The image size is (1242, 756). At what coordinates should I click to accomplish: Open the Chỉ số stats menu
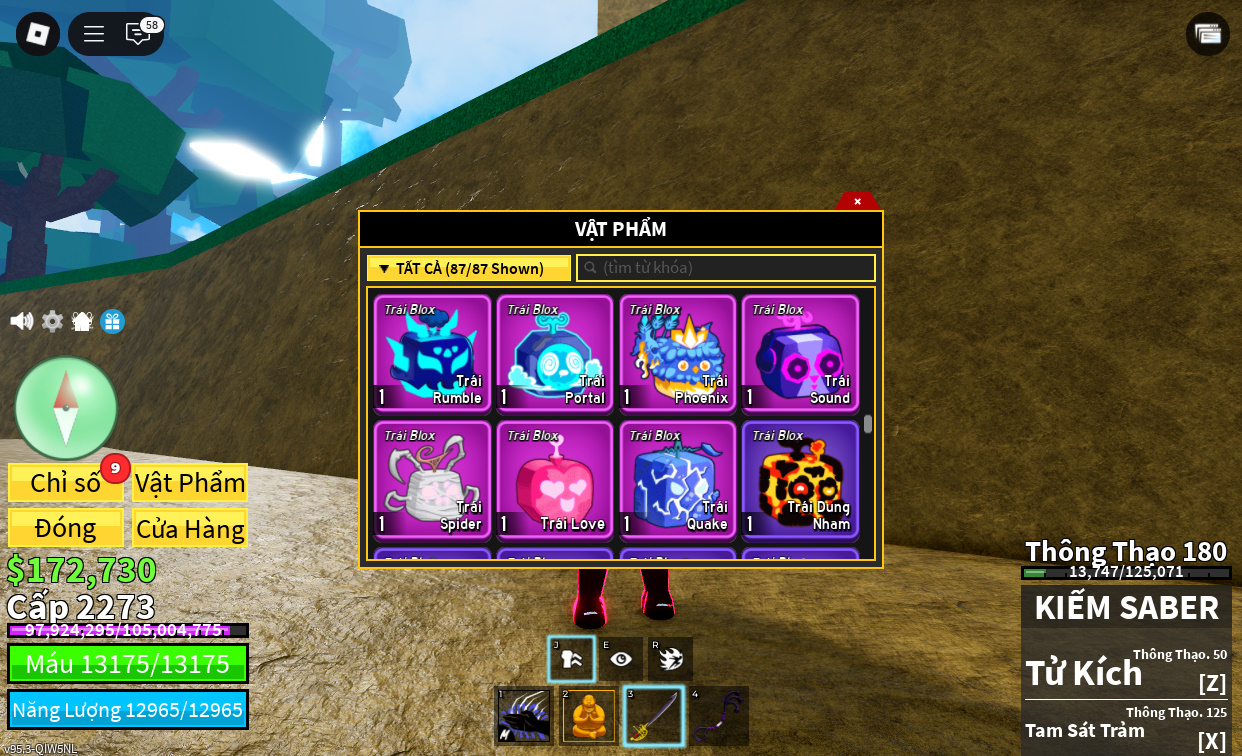click(x=66, y=483)
